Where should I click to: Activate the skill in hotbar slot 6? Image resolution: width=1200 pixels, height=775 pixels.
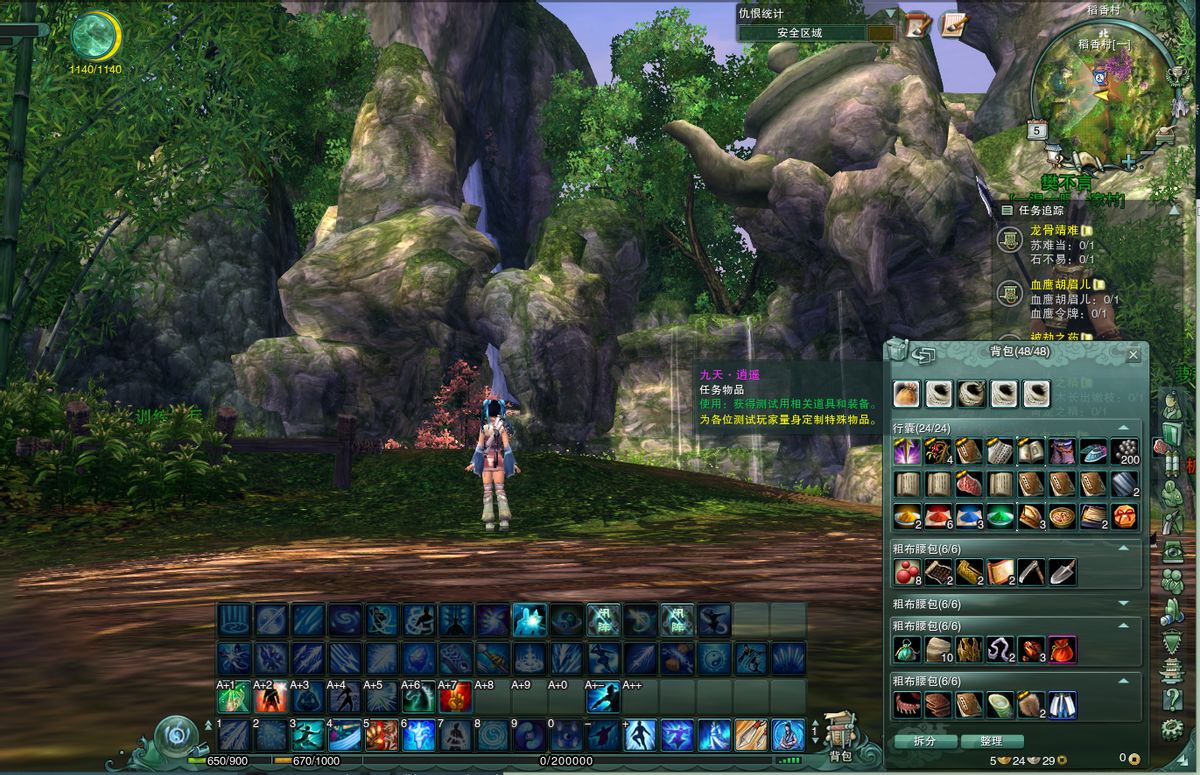417,735
